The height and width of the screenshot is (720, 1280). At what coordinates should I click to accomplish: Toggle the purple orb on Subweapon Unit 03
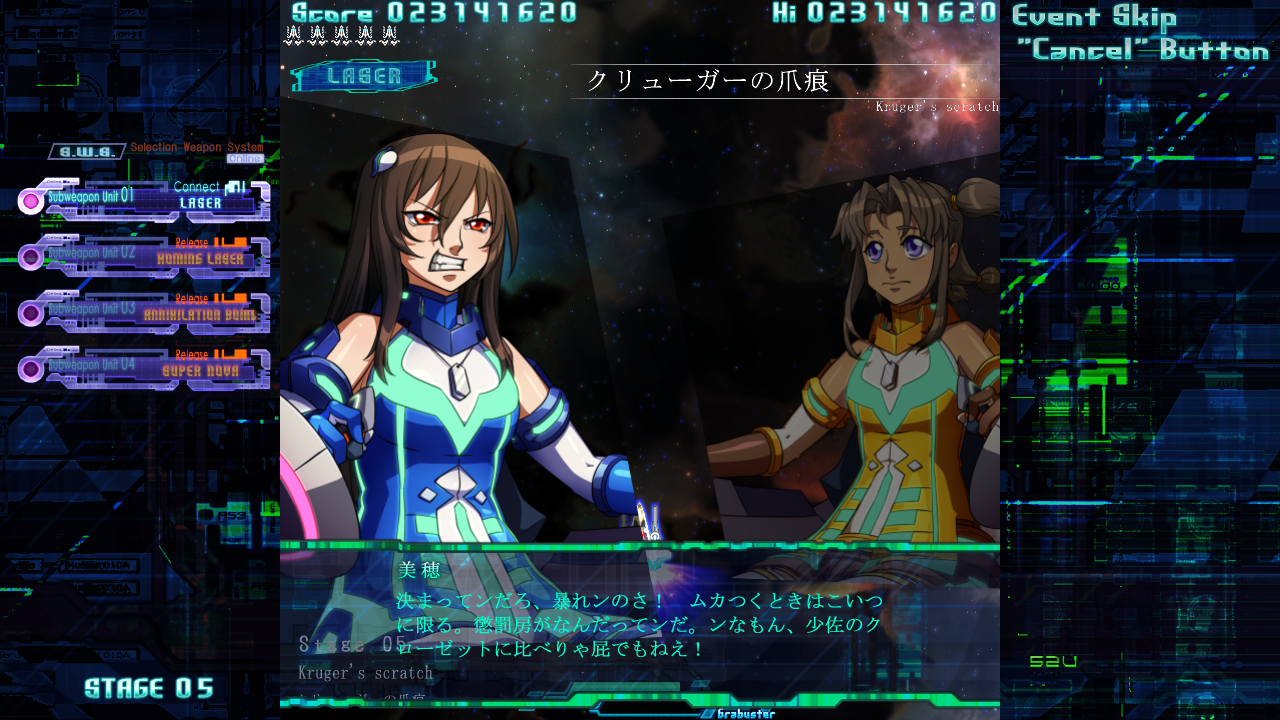click(x=31, y=313)
